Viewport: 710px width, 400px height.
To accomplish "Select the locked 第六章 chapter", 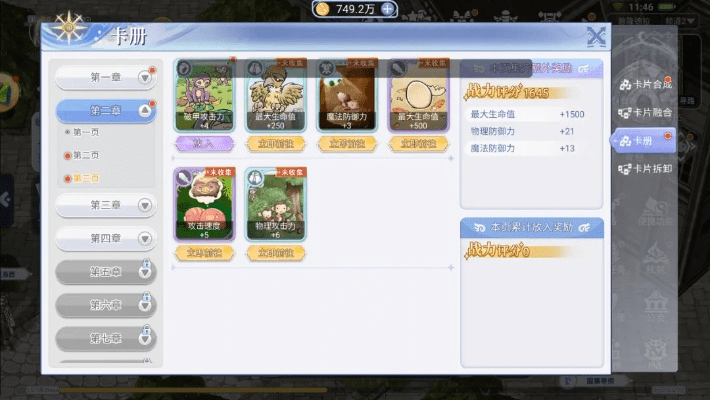I will [x=105, y=304].
